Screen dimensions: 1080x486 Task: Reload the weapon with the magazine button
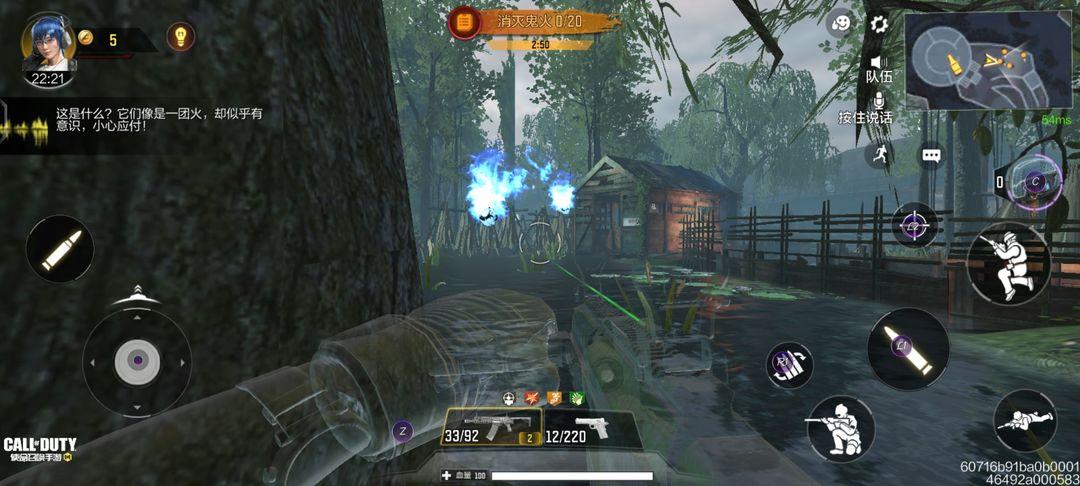(x=789, y=365)
